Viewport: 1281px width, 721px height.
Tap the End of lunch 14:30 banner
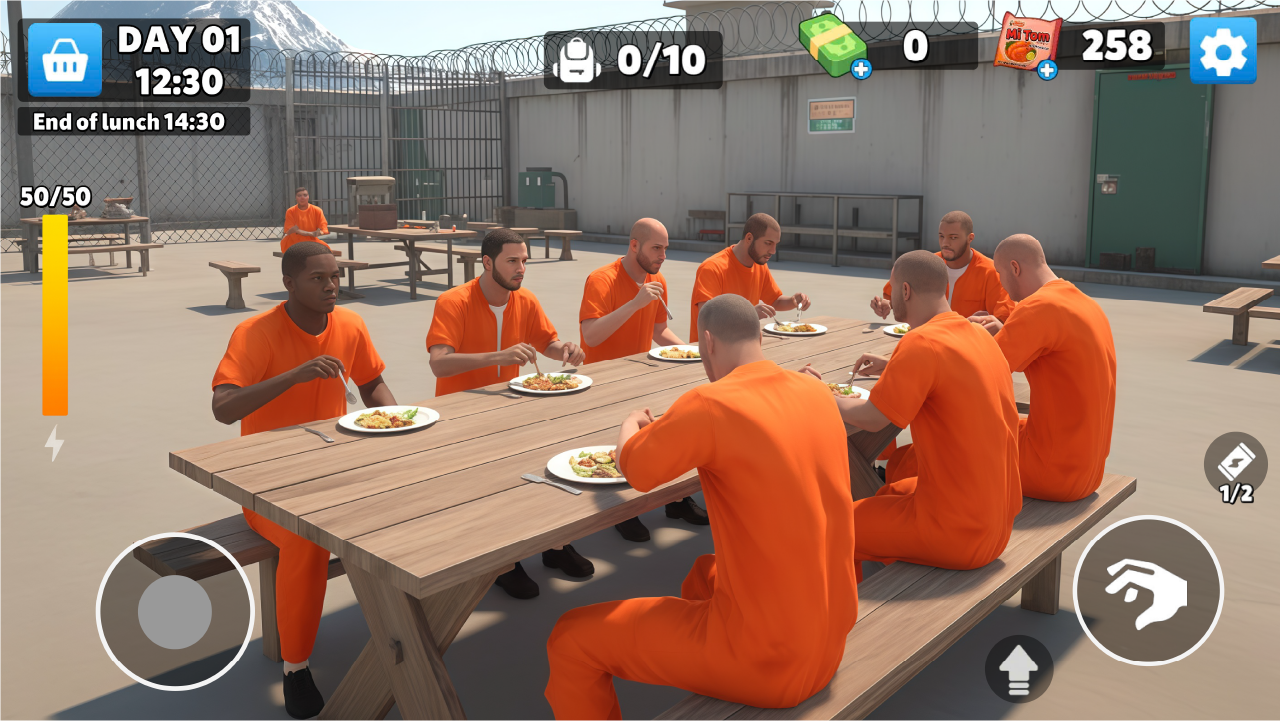(128, 123)
